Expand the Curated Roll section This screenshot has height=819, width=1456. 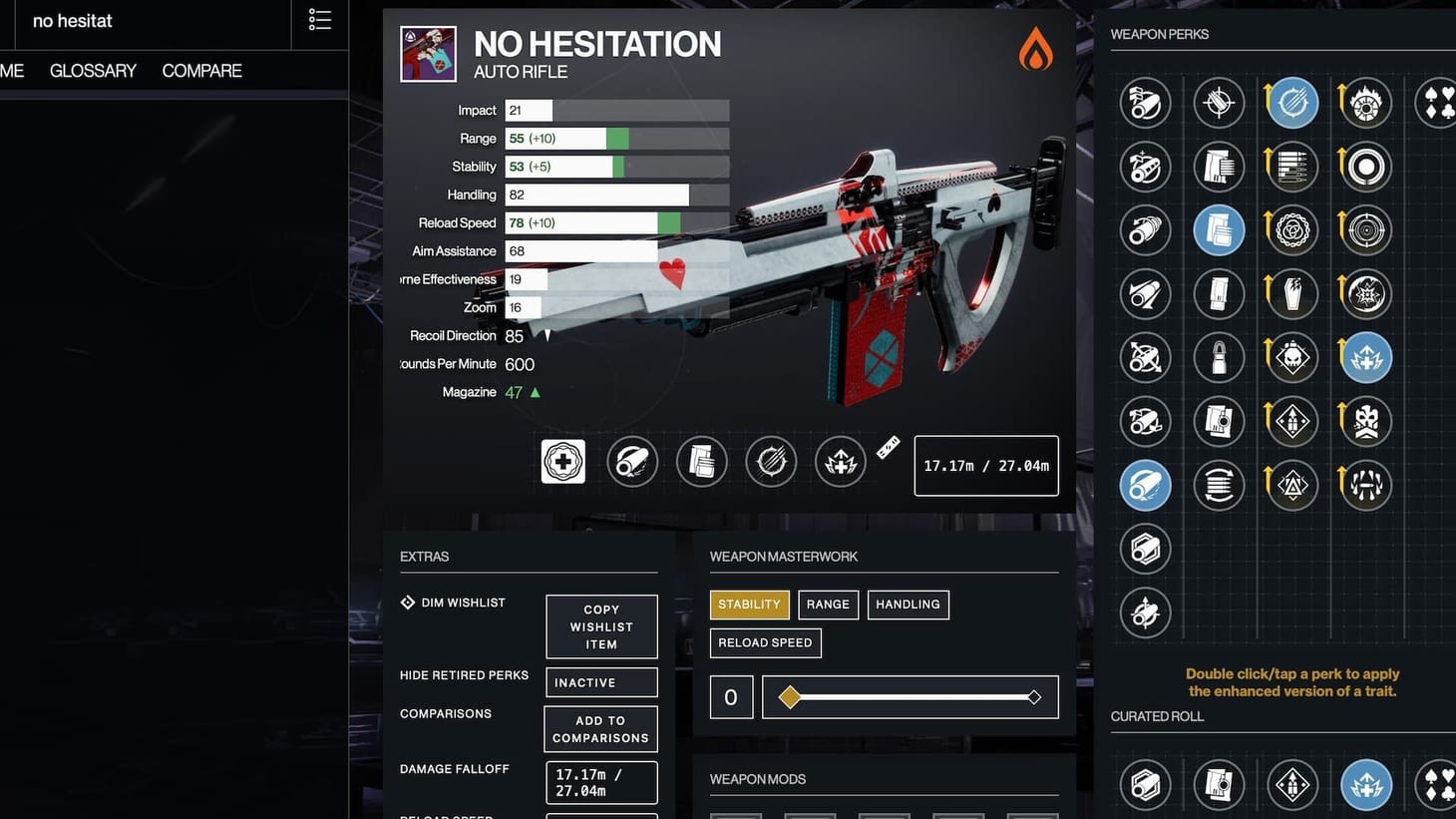(1157, 715)
